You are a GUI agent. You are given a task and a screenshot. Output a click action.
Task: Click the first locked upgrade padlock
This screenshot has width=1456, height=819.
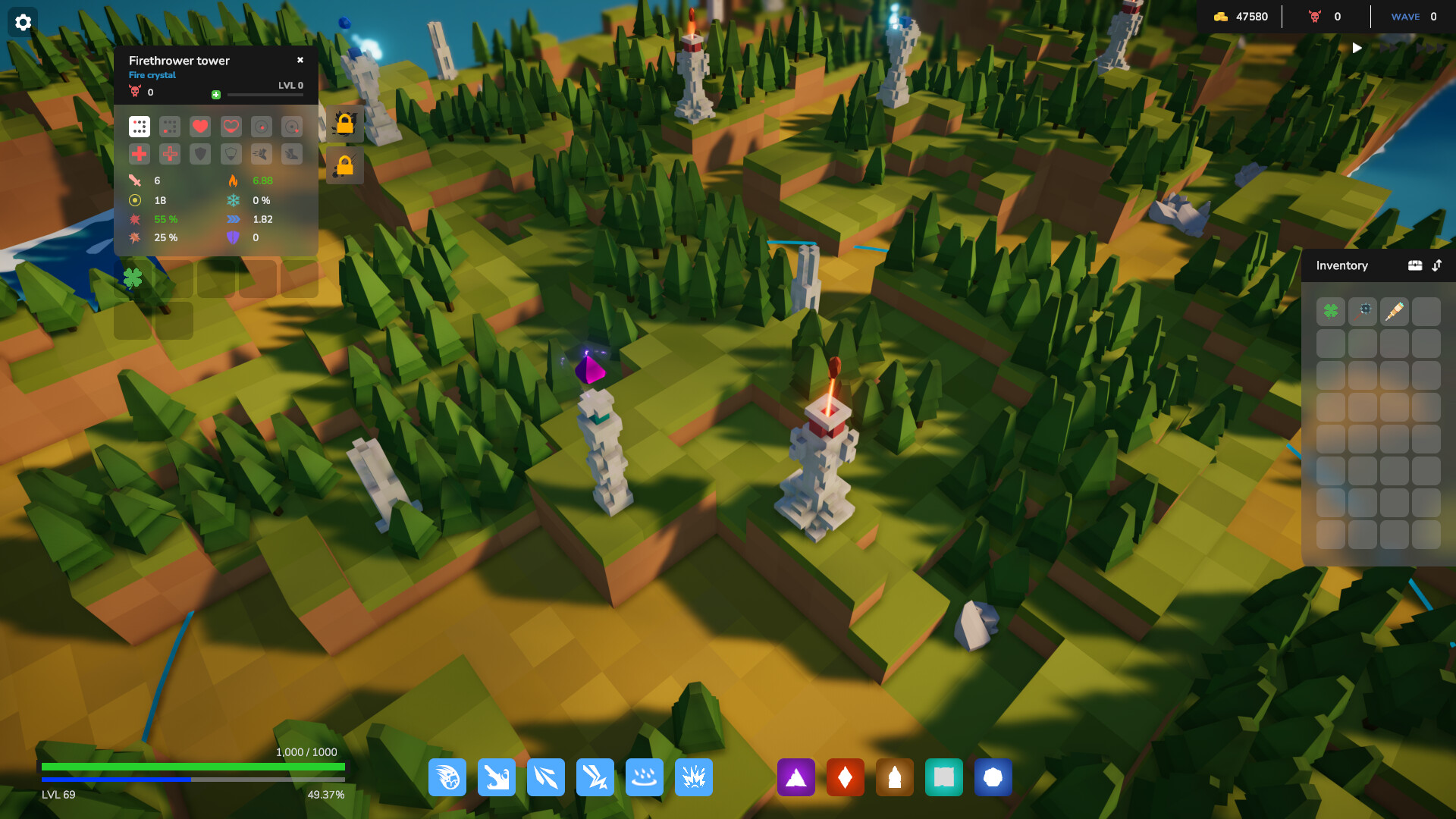(x=344, y=124)
